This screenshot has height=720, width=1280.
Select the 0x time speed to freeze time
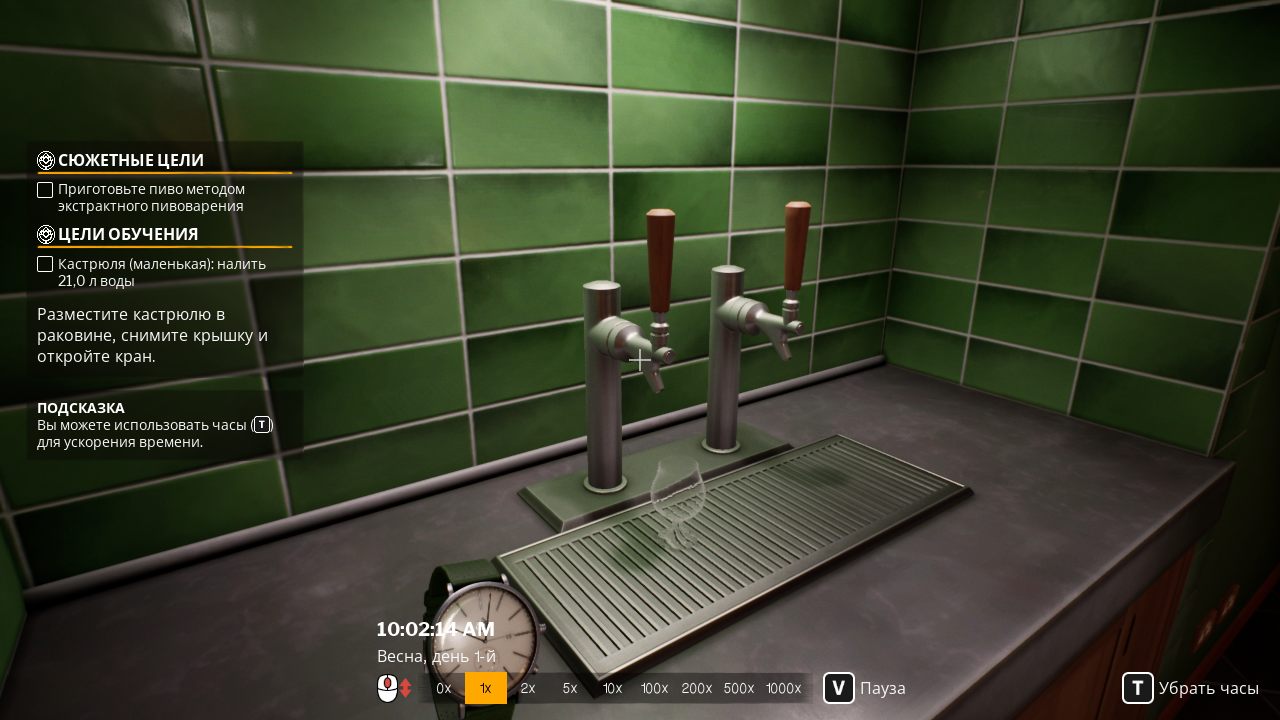click(x=443, y=688)
